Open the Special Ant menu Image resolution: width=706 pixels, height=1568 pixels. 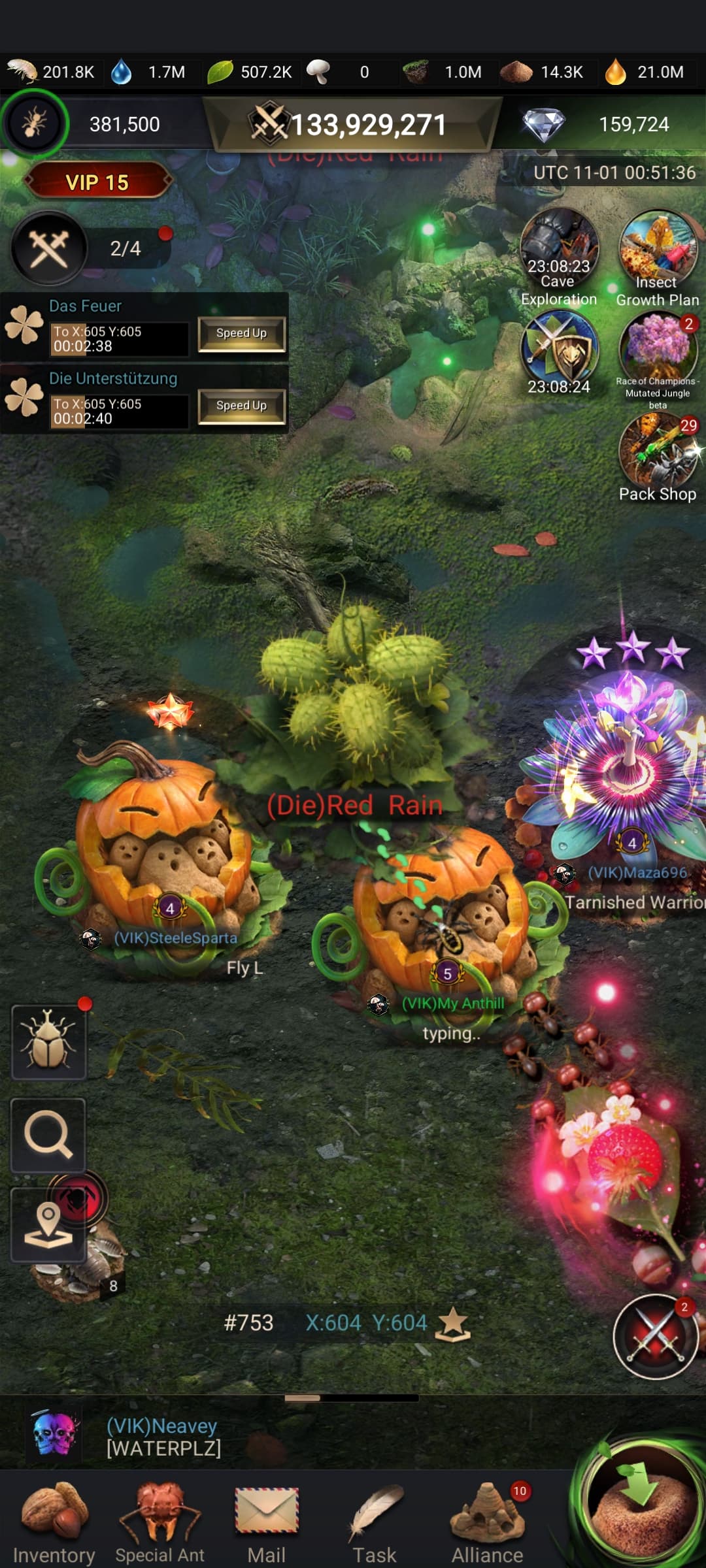point(160,1522)
